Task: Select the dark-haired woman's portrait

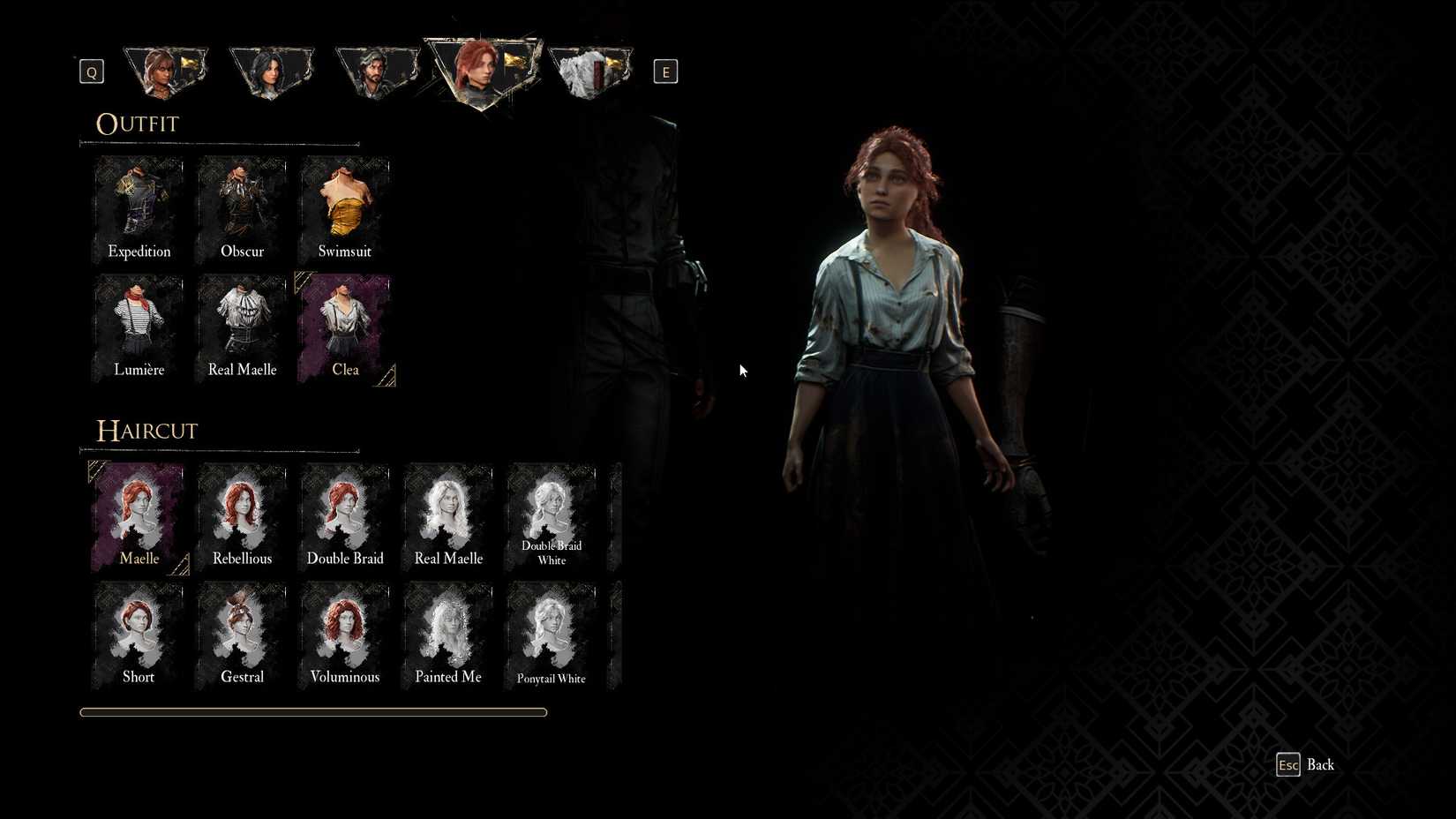Action: (x=272, y=71)
